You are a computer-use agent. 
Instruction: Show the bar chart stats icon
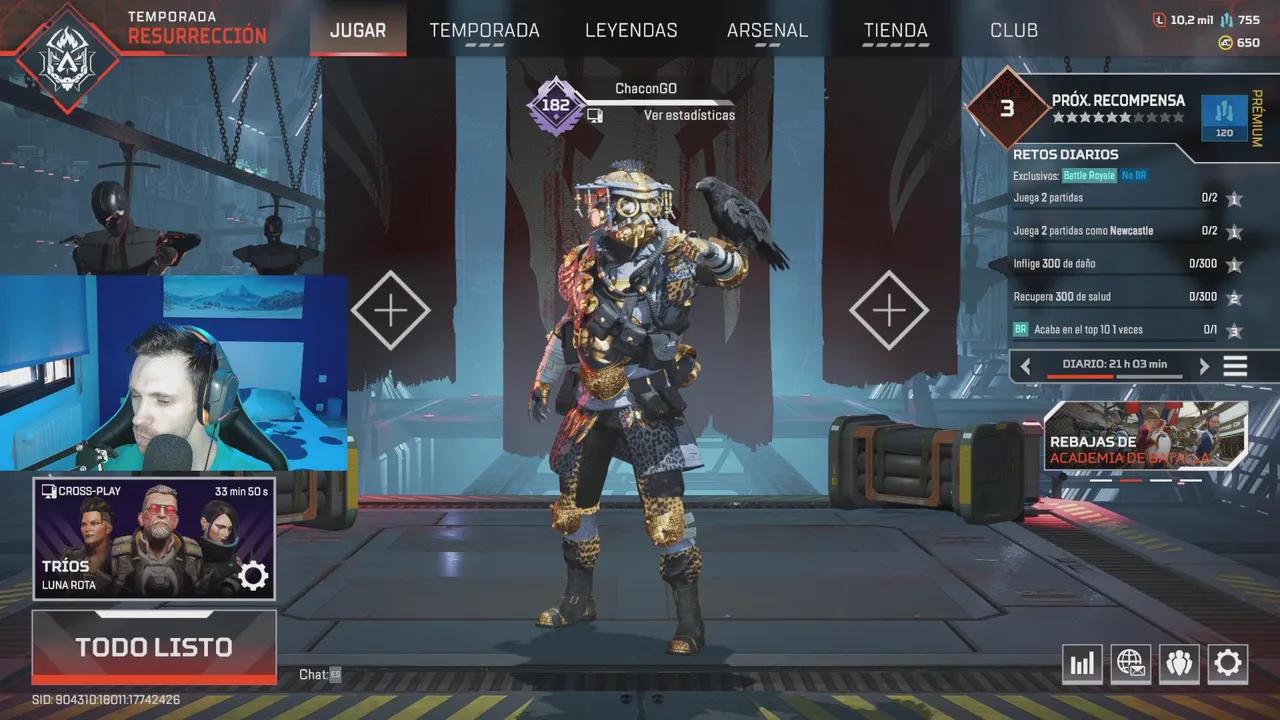[x=1082, y=663]
